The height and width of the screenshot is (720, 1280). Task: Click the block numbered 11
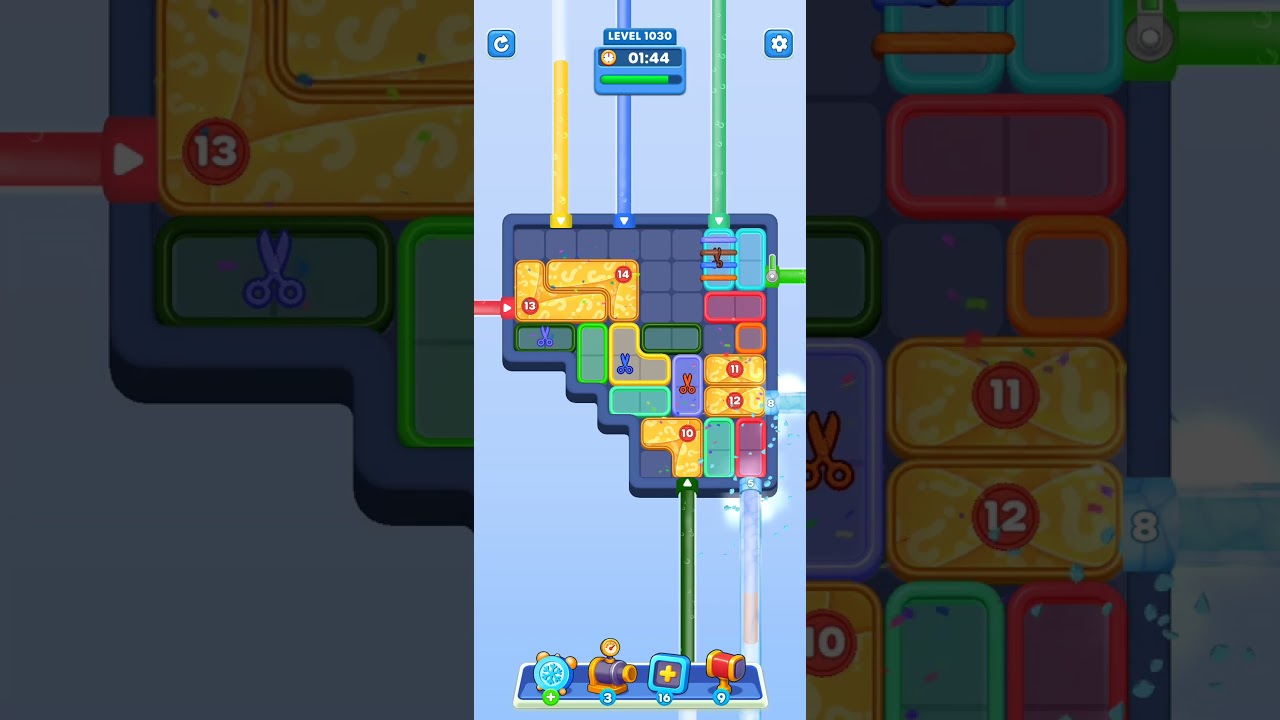(733, 369)
